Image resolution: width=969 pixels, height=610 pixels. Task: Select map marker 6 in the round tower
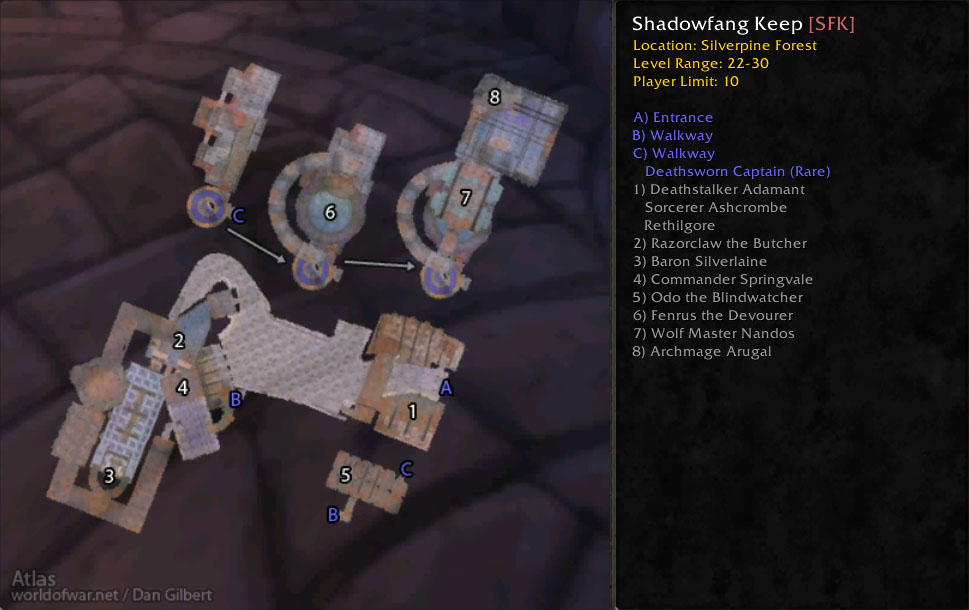click(x=330, y=212)
